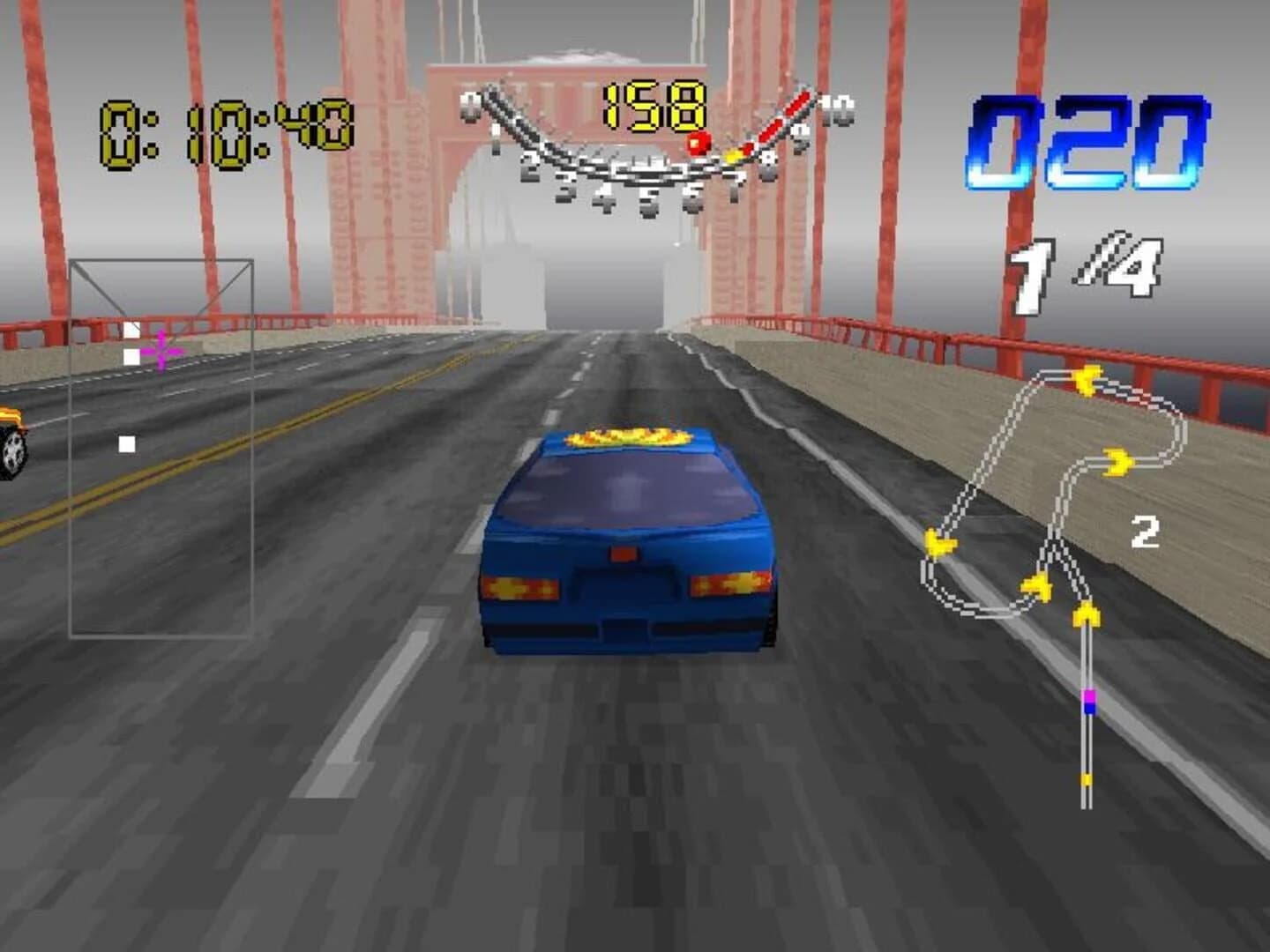This screenshot has width=1270, height=952.
Task: Click the pink crosshair inside the wireframe box
Action: (x=161, y=351)
